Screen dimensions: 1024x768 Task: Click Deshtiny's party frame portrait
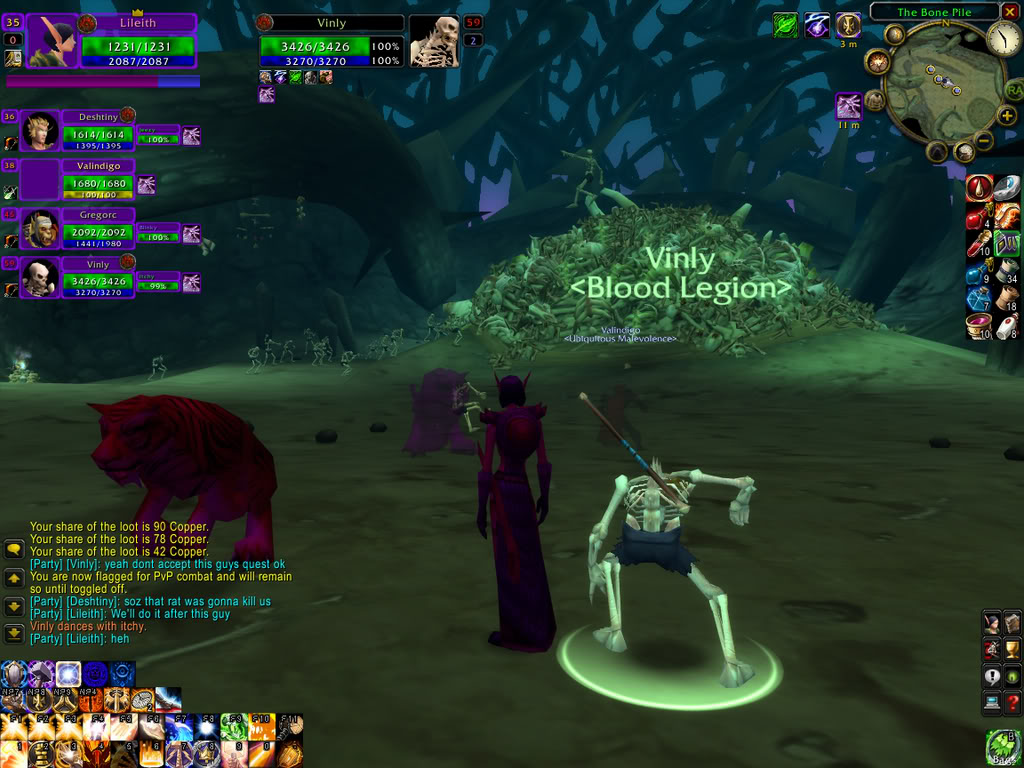pos(39,132)
